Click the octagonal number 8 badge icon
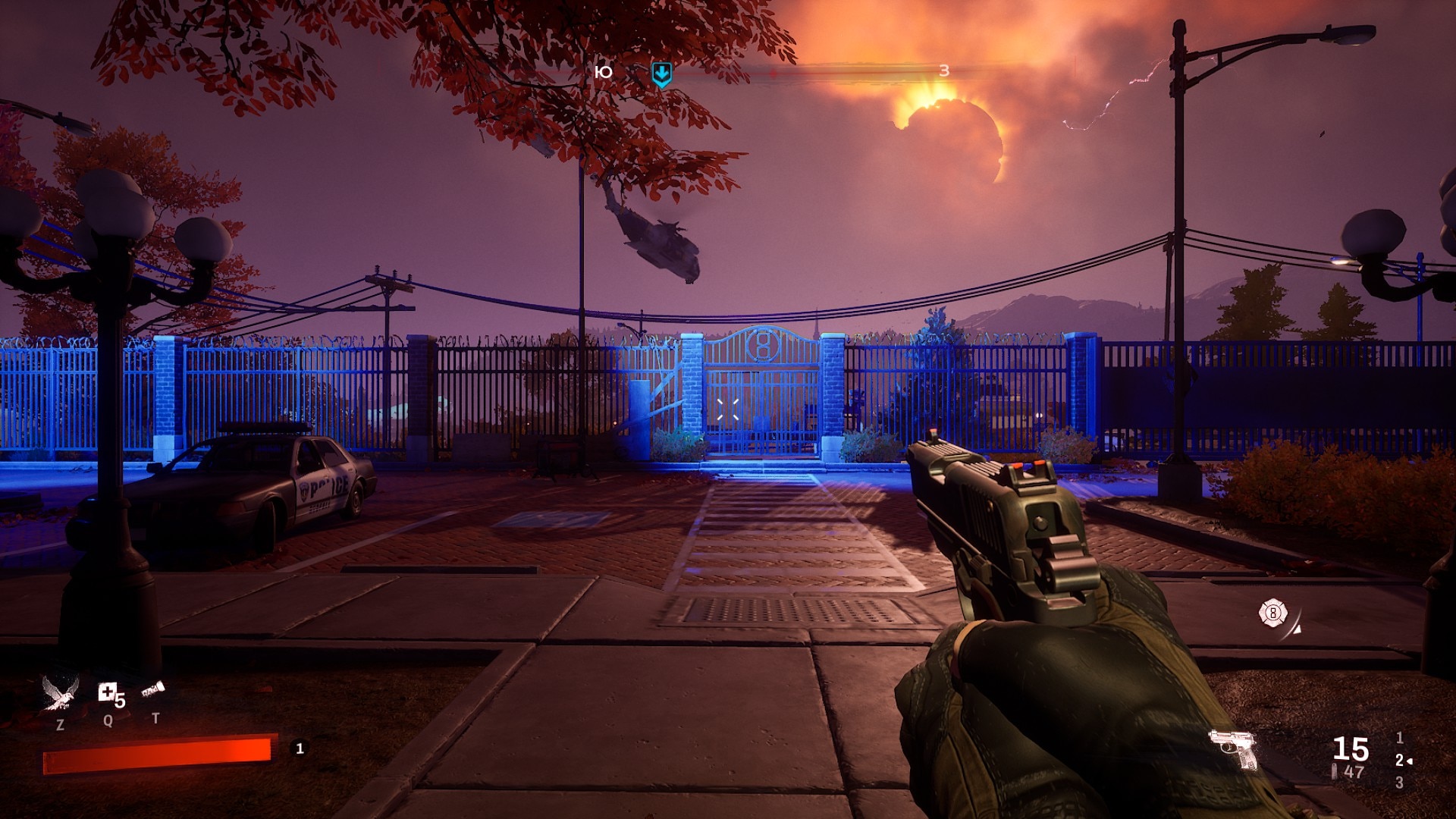The image size is (1456, 819). click(1272, 612)
